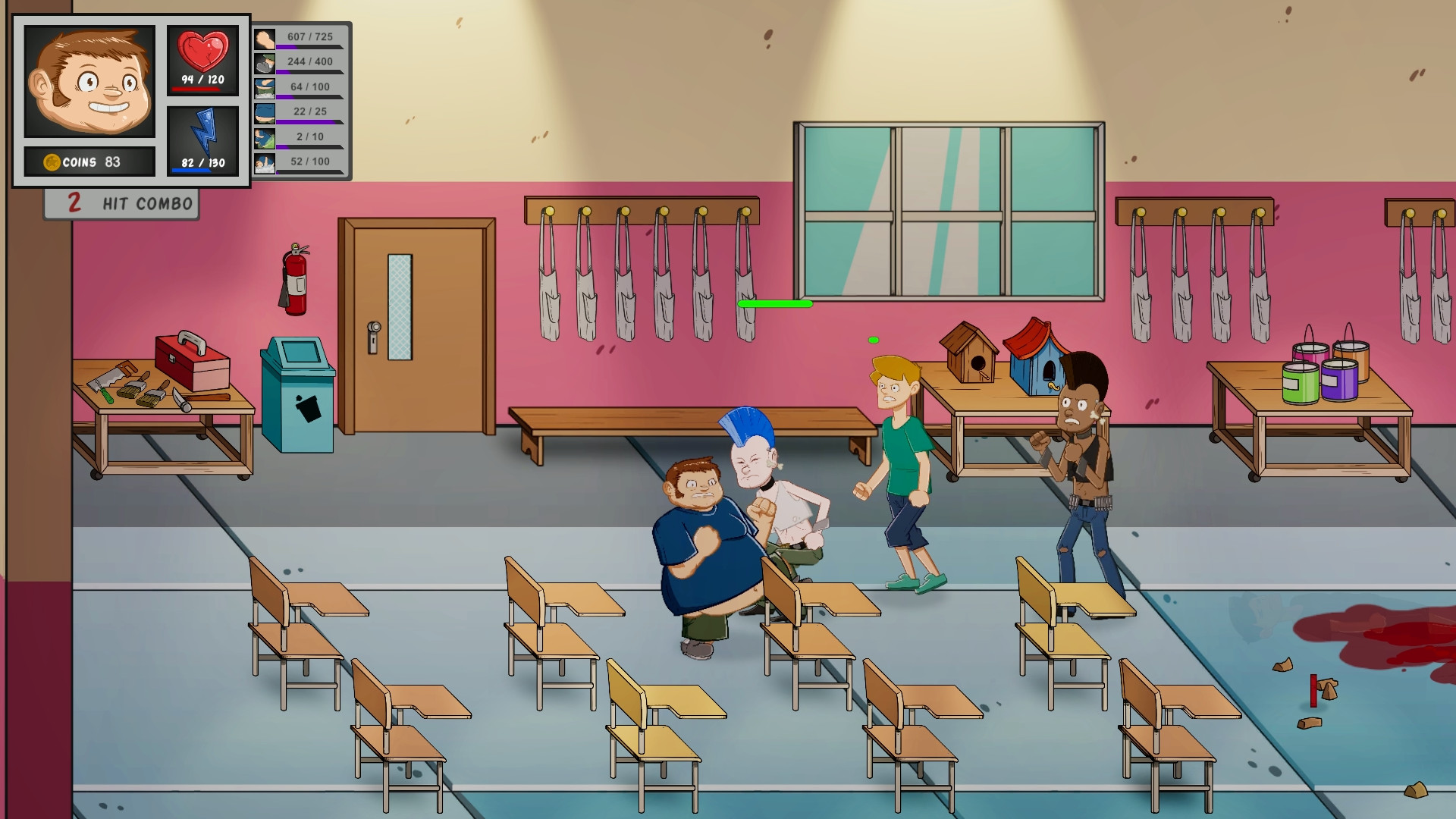Click the grapple skill icon showing 2/10
The image size is (1456, 819).
point(265,138)
